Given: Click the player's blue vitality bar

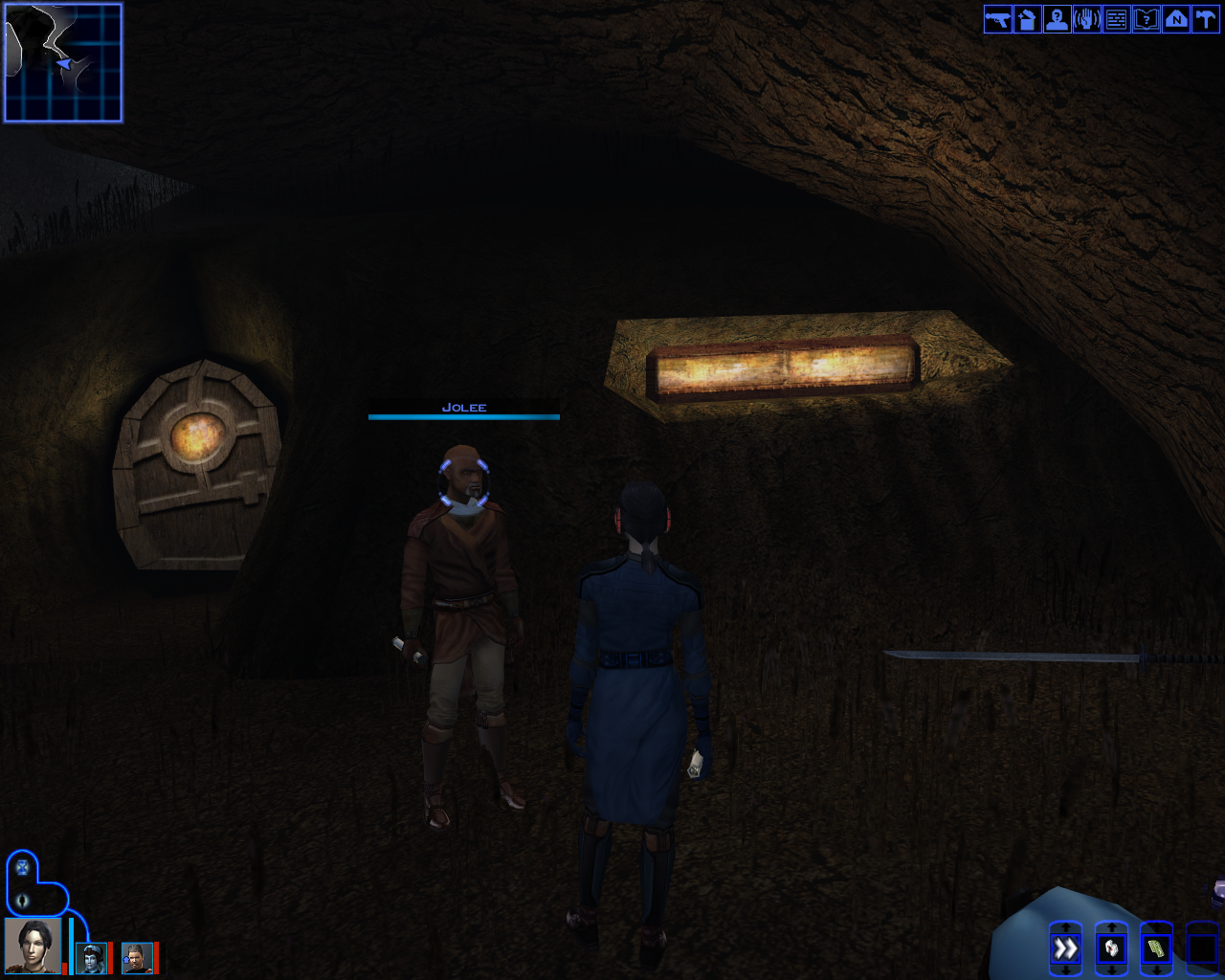Looking at the screenshot, I should 71,947.
